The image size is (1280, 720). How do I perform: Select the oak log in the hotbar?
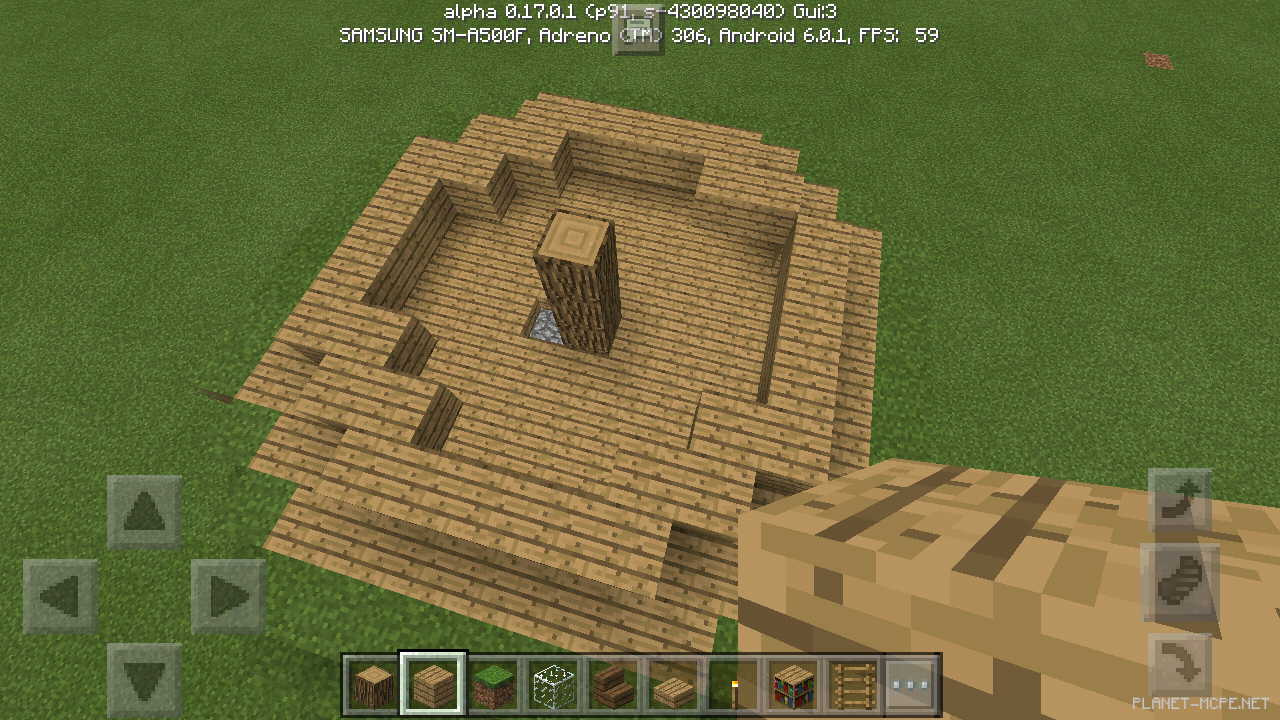click(371, 681)
